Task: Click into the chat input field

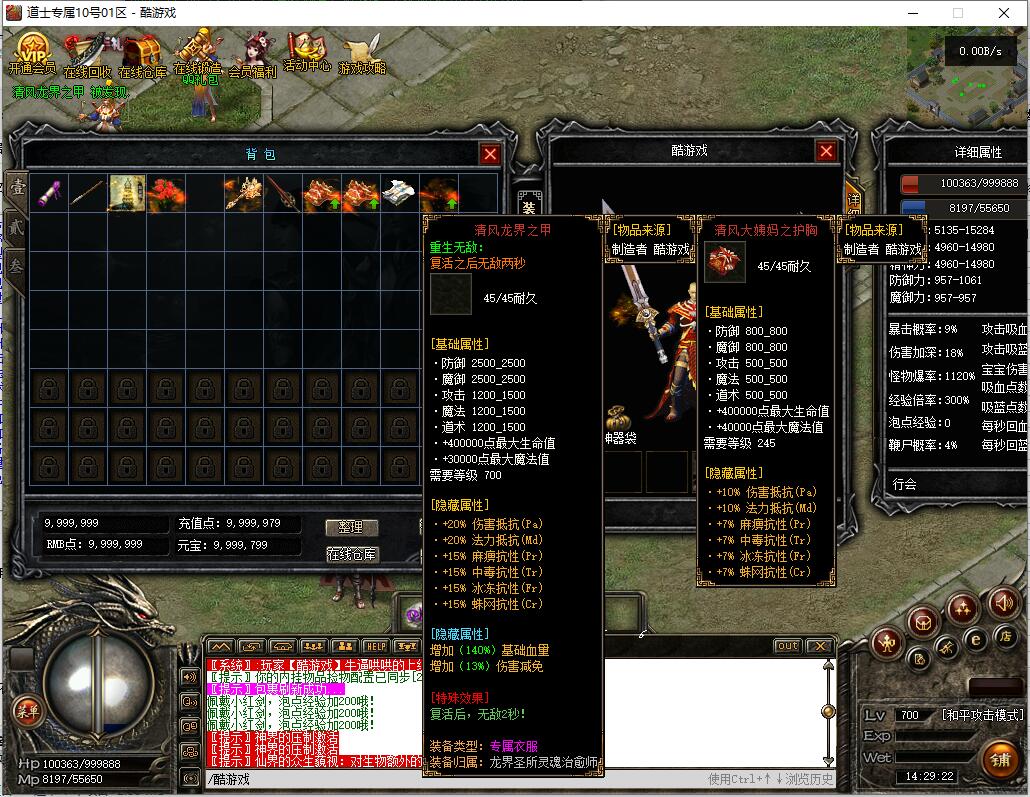Action: pos(450,779)
